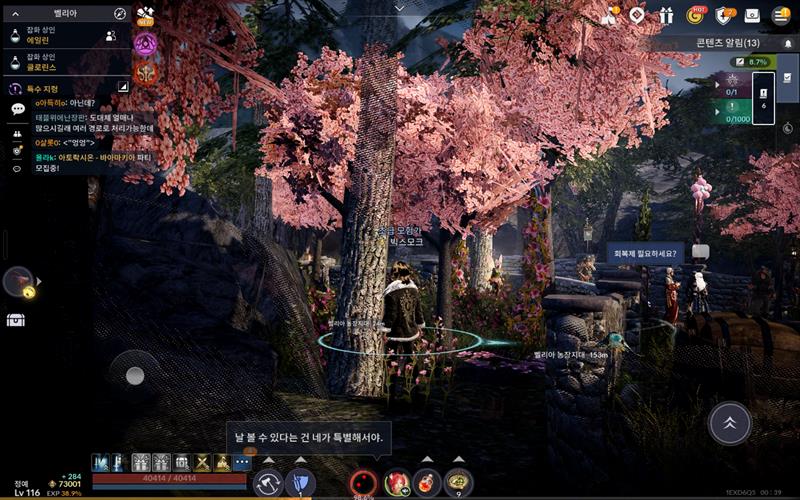Screen dimensions: 800x500
Task: Use the red health potion slot
Action: 428,484
